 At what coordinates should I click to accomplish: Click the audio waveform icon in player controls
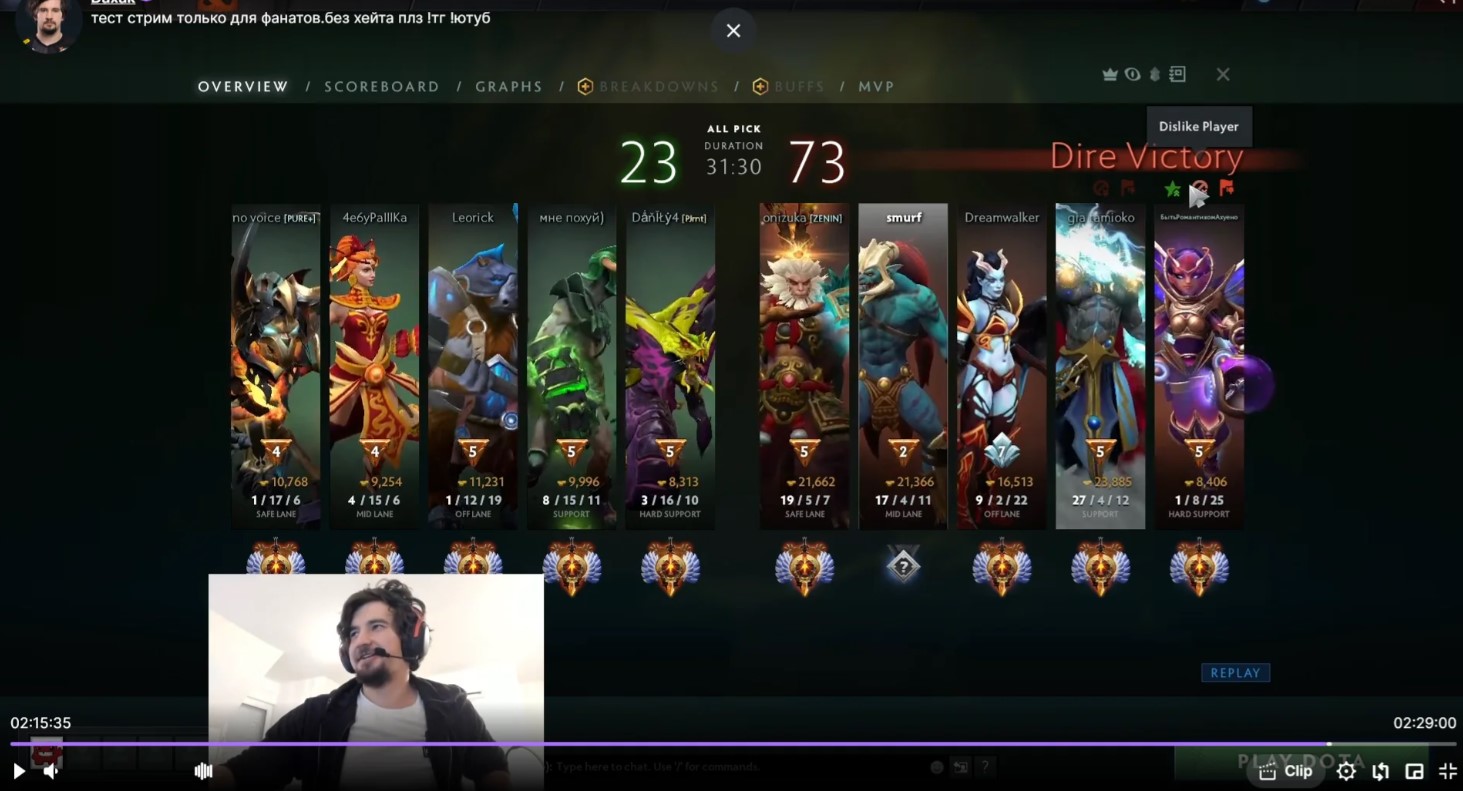pyautogui.click(x=203, y=771)
